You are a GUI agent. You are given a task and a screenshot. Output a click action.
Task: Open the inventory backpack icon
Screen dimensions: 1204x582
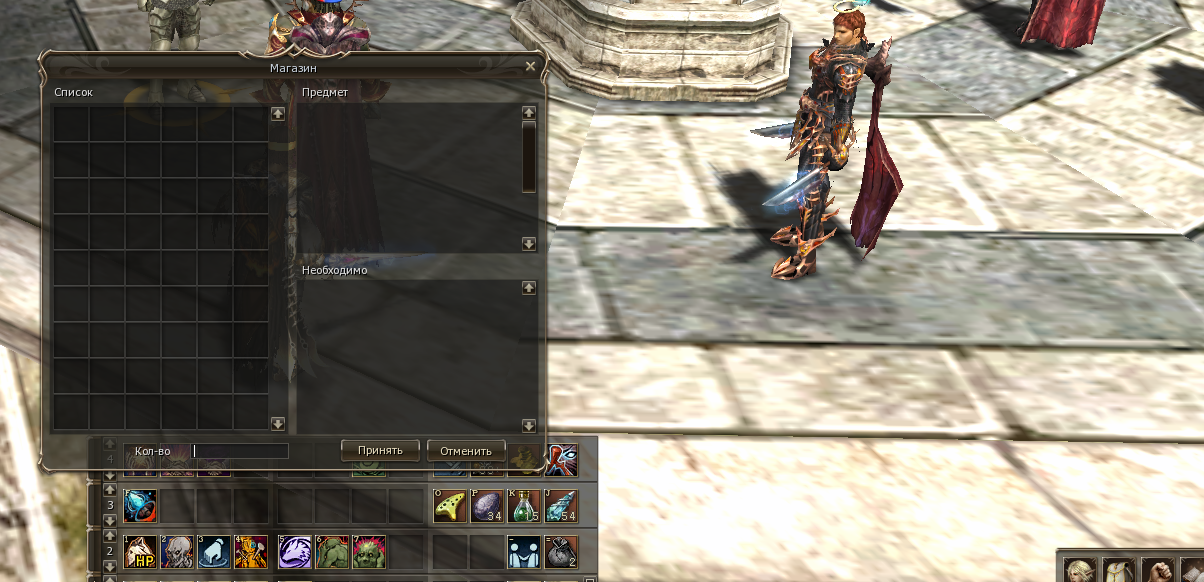click(1119, 568)
